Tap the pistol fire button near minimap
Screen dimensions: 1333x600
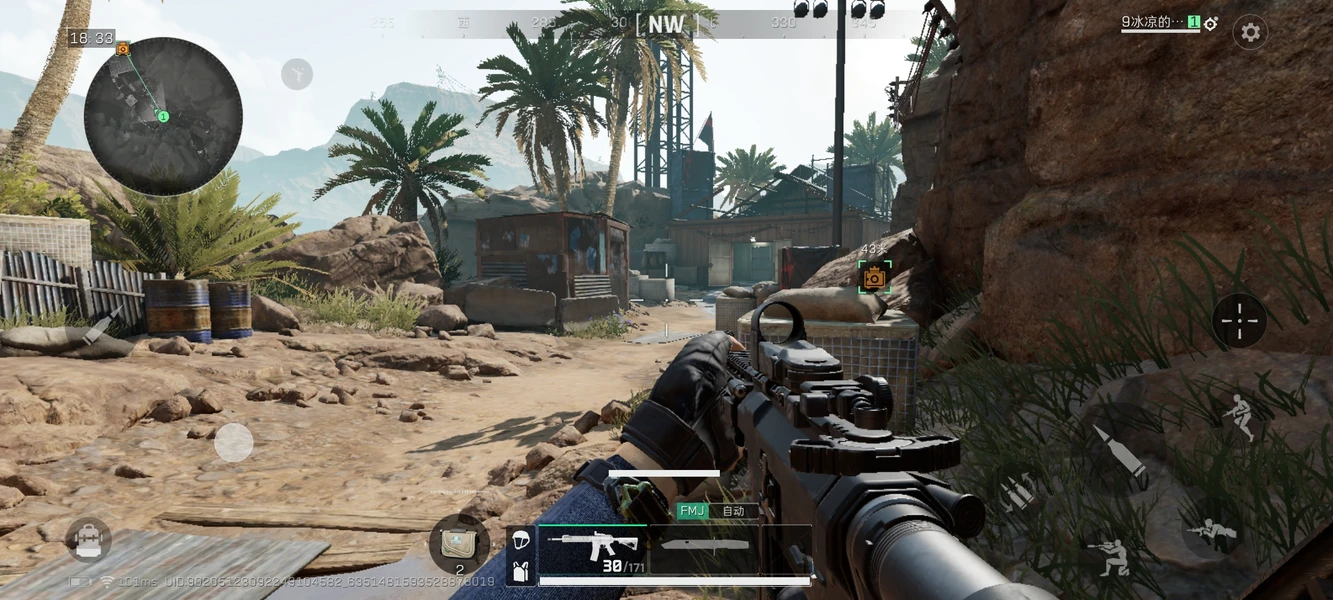[297, 74]
